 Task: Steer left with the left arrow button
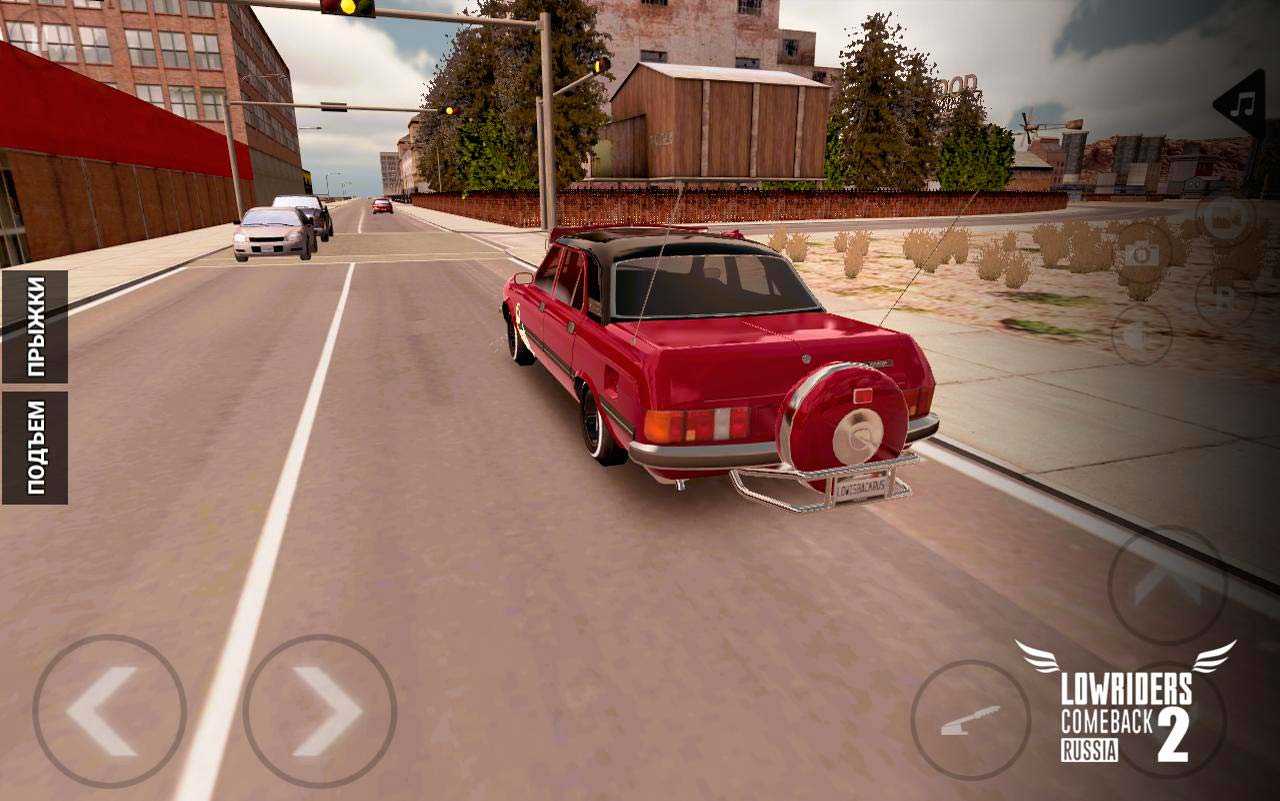point(109,711)
